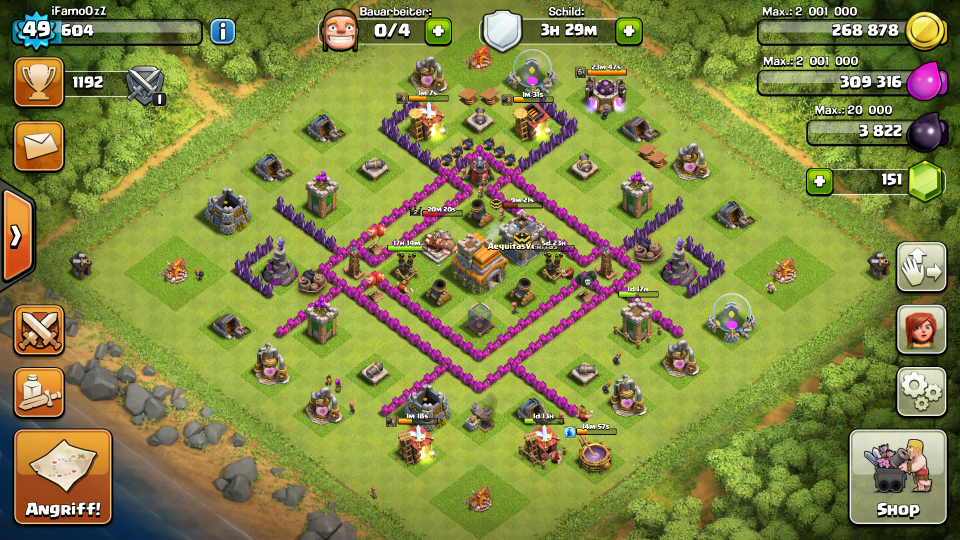Image resolution: width=960 pixels, height=540 pixels.
Task: Open the trophy ranking button
Action: click(x=38, y=82)
